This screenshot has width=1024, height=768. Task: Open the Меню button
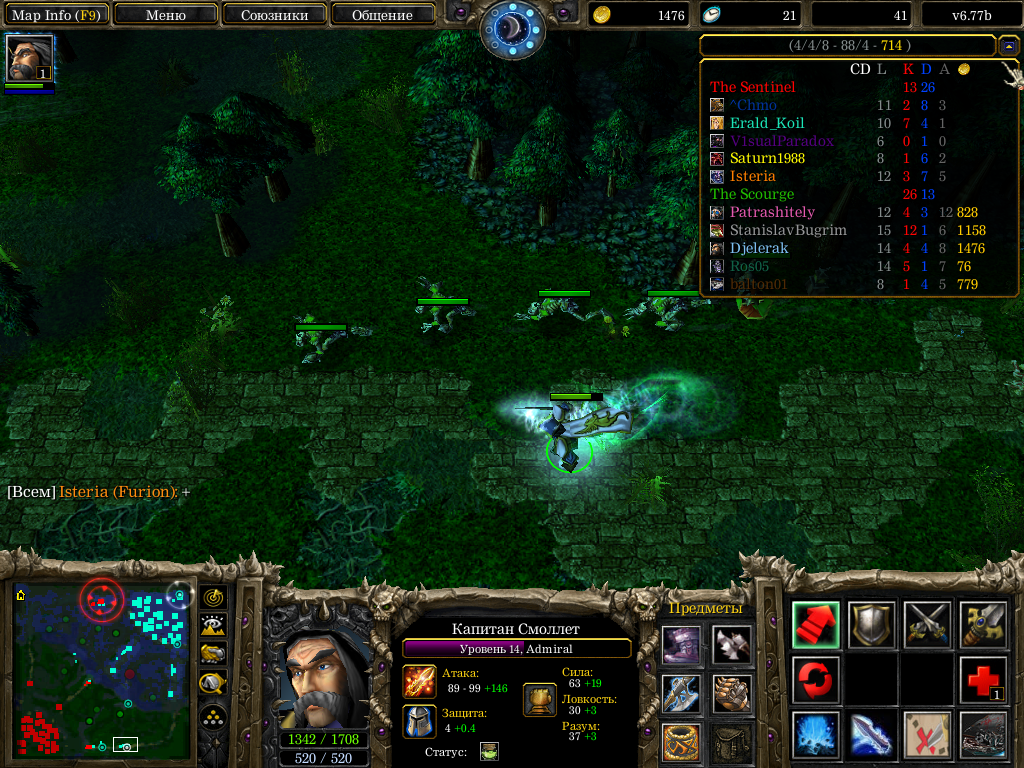(x=165, y=15)
